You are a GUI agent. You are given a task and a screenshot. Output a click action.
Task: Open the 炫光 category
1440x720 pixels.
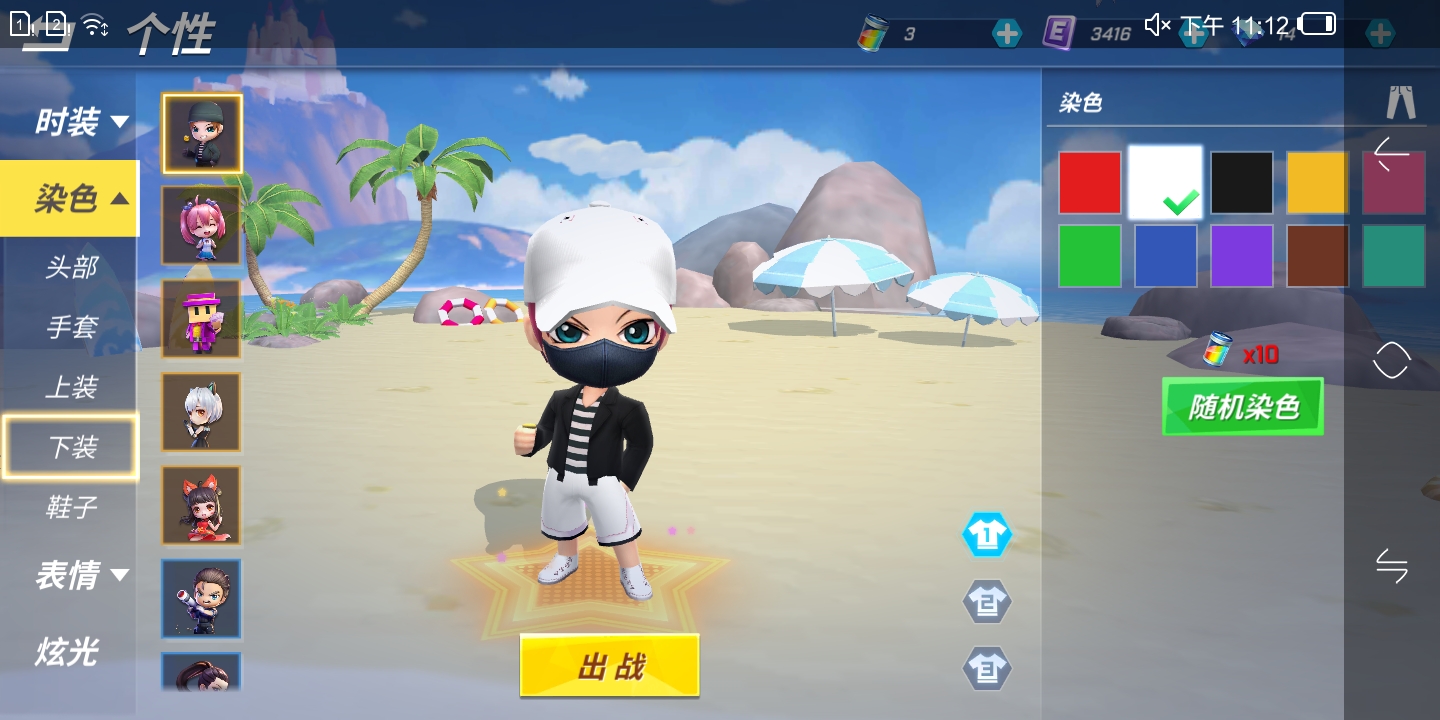coord(67,652)
